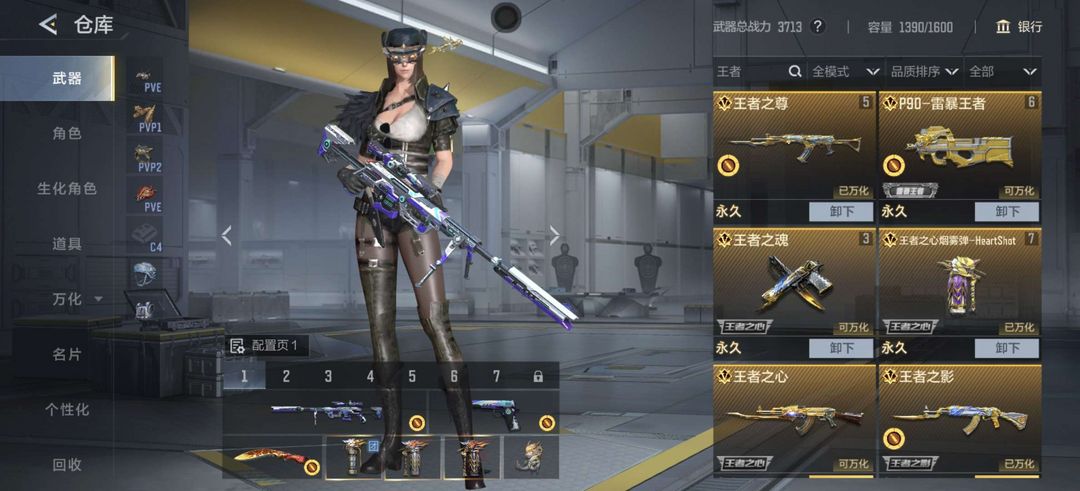The width and height of the screenshot is (1080, 491).
Task: Select the P90-雷暴王者 weapon card
Action: [959, 147]
